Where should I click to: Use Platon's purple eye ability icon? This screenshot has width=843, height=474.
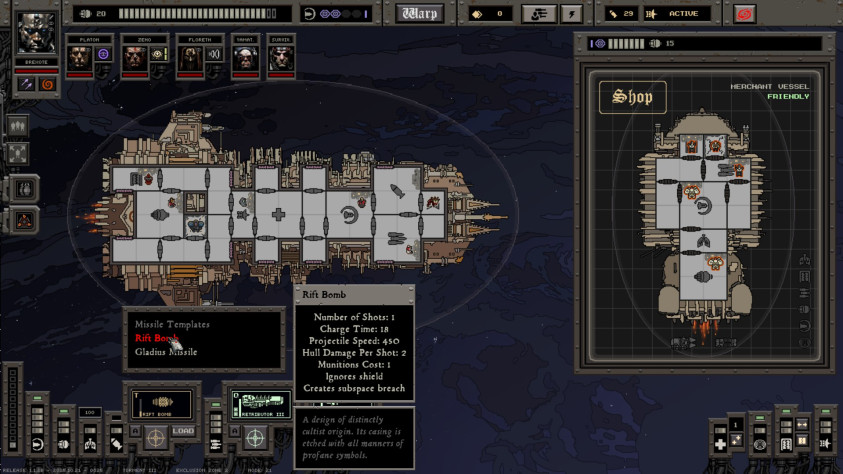102,54
